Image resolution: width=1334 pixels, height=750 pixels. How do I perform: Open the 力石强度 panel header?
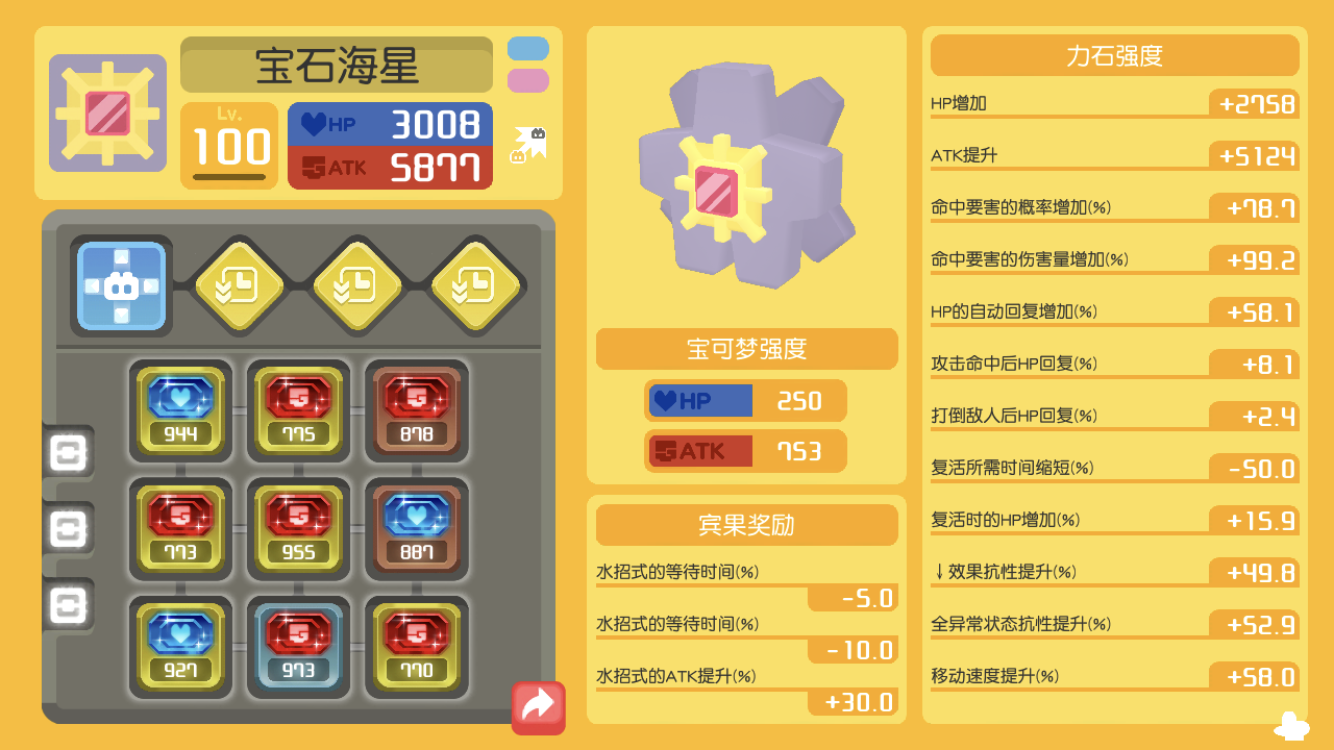tap(1113, 56)
